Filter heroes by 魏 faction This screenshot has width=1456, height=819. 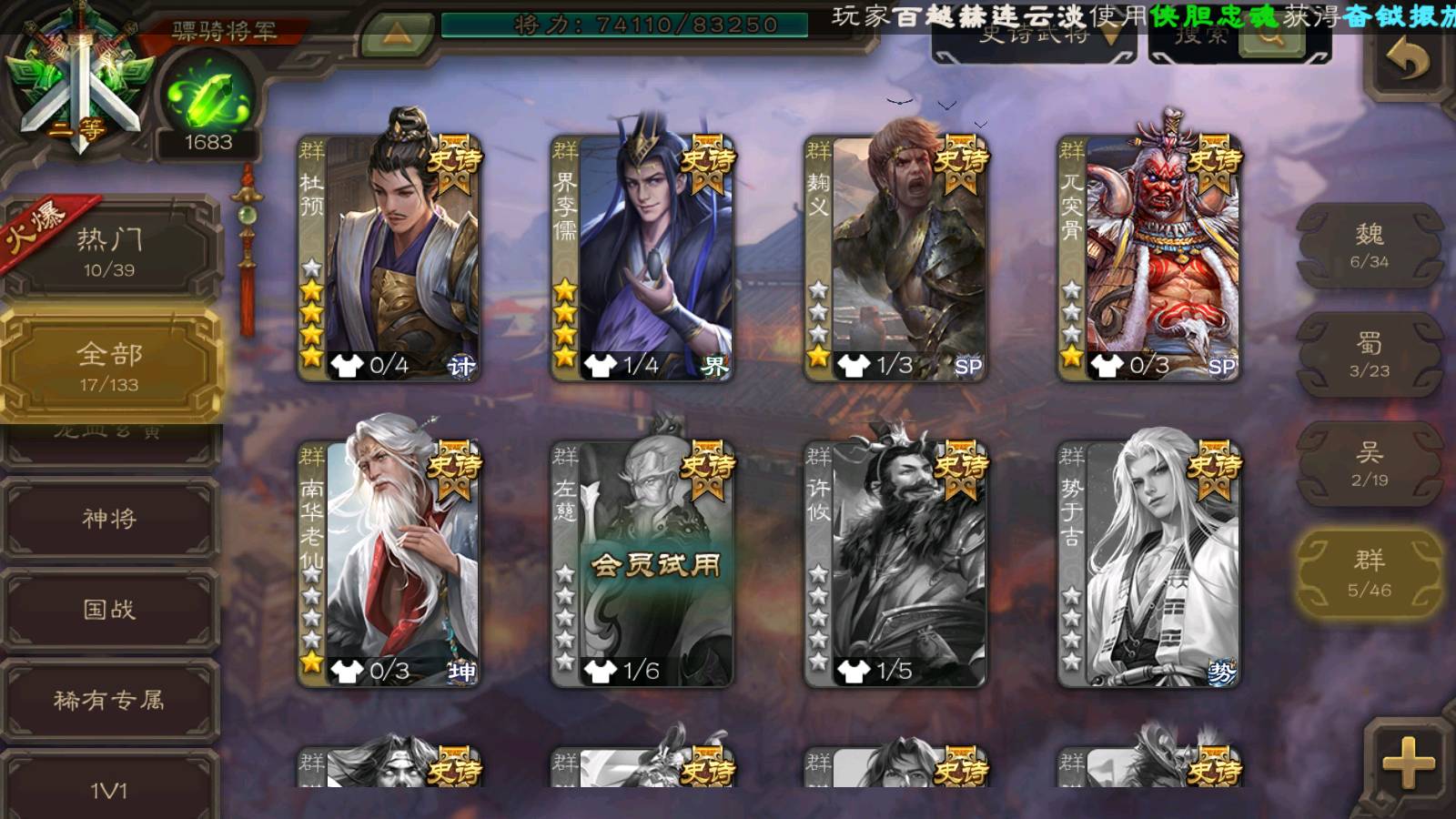[x=1369, y=246]
